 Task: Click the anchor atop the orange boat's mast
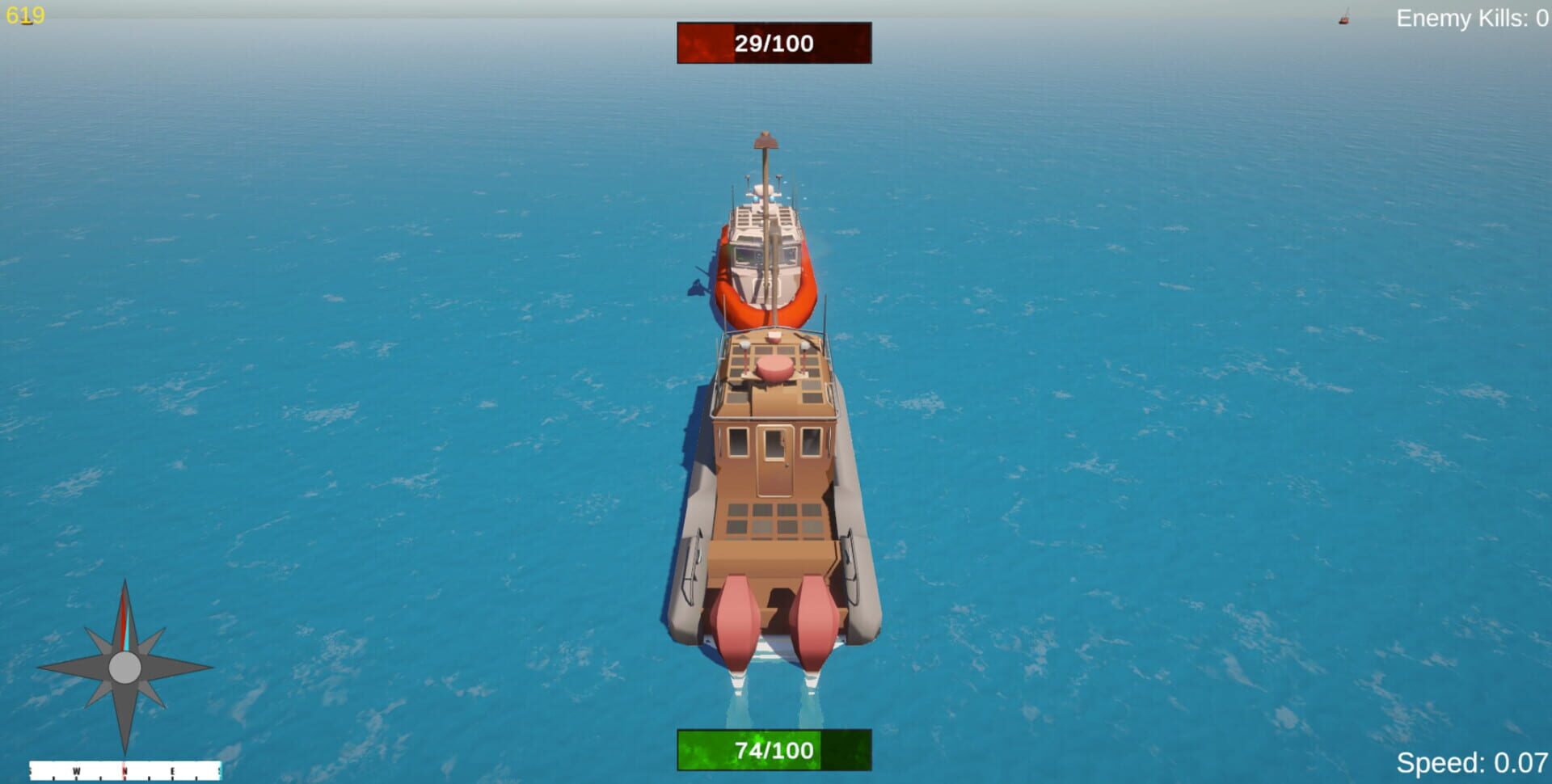click(x=765, y=139)
